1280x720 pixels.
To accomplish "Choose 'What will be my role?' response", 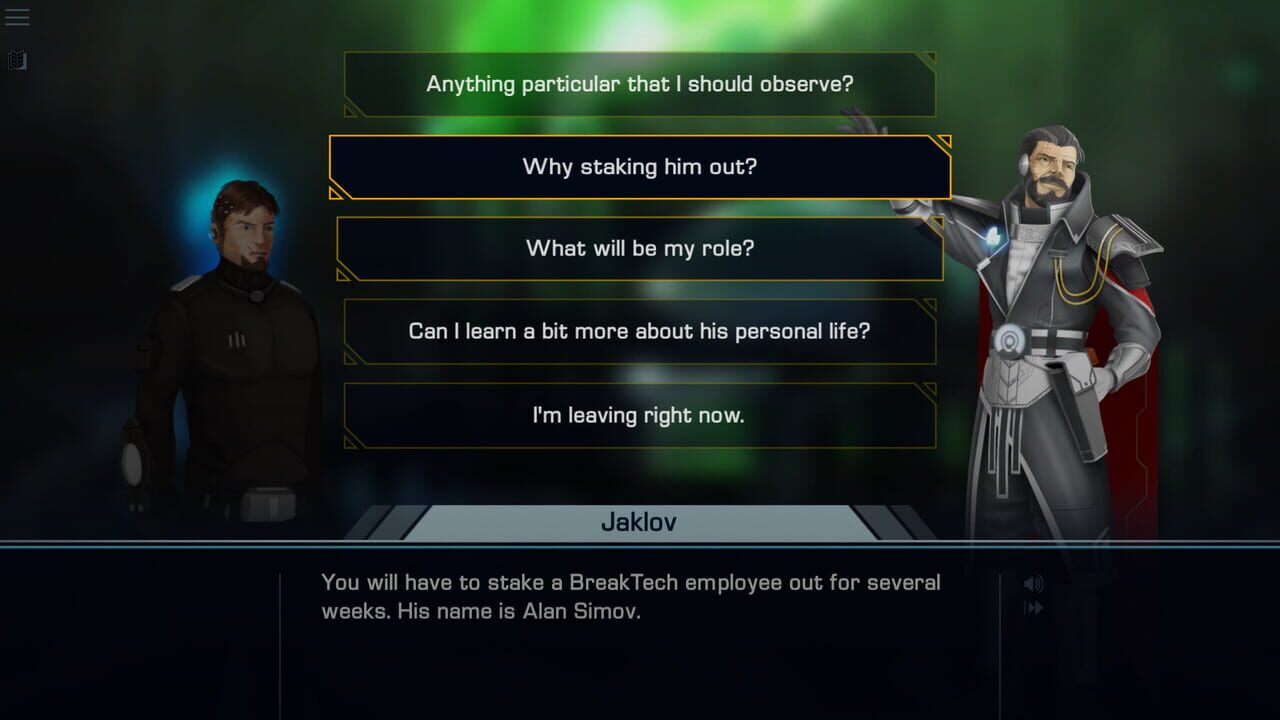I will click(x=640, y=248).
